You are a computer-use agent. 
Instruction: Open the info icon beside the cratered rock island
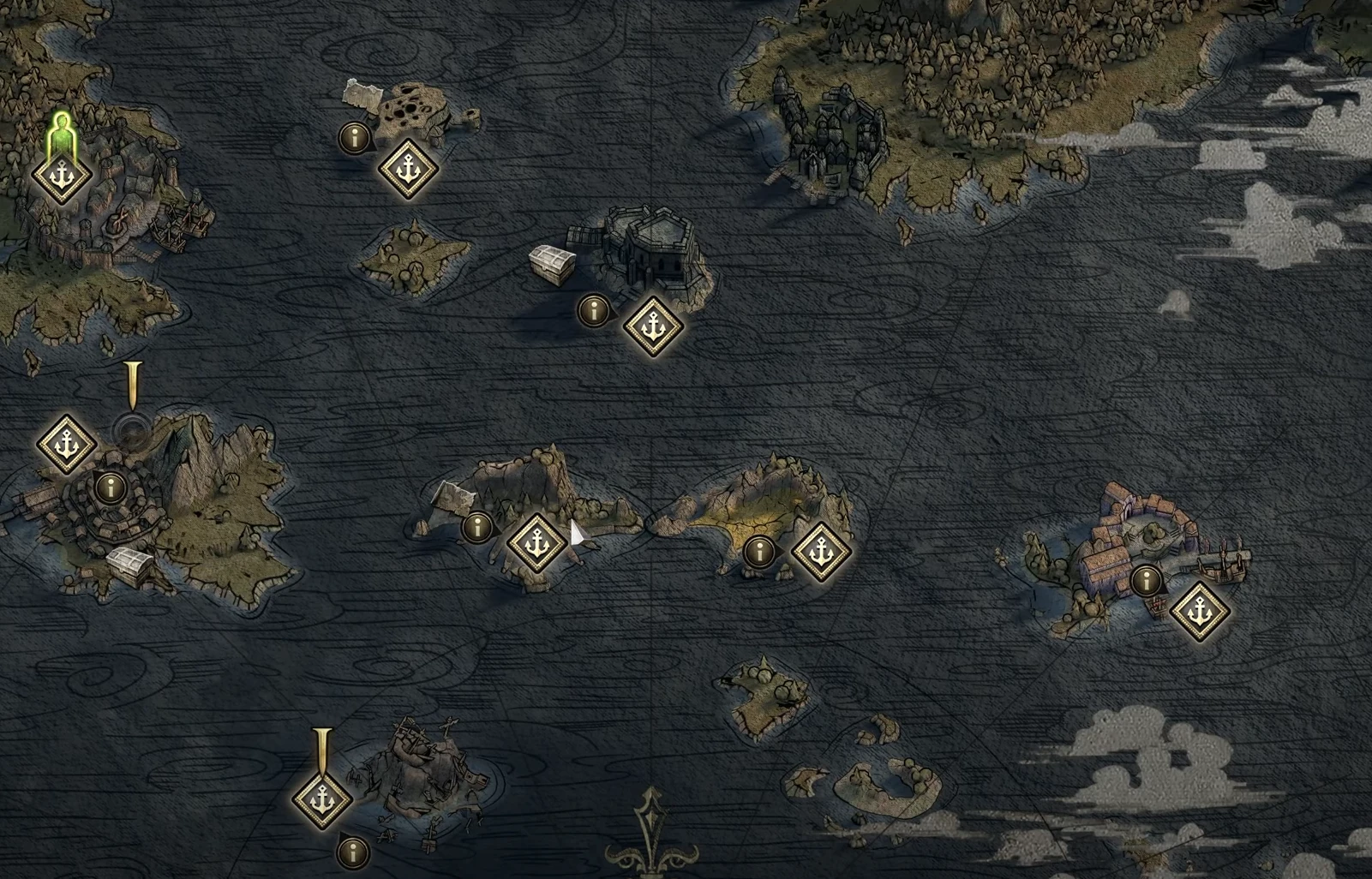354,137
